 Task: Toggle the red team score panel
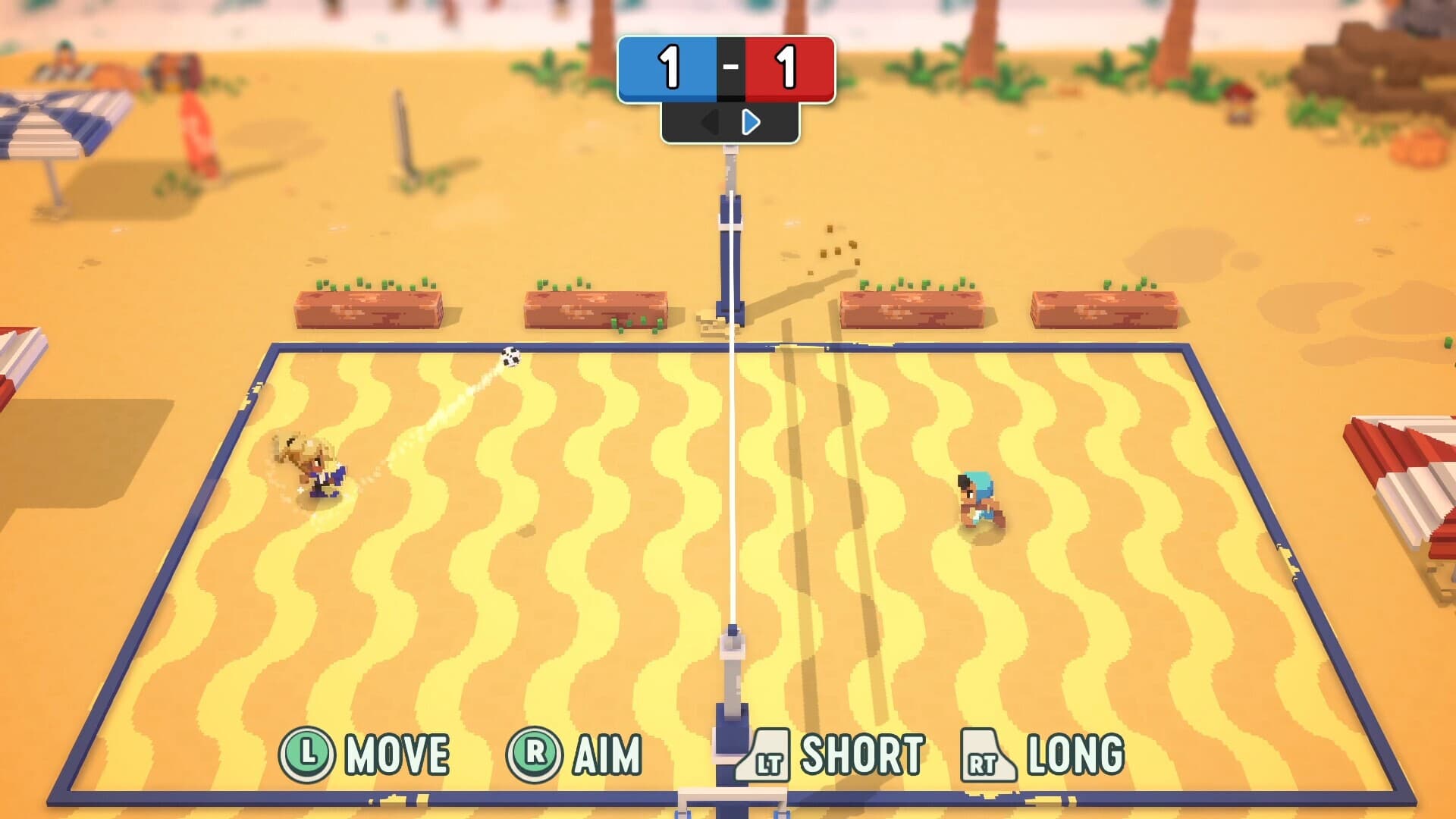(789, 68)
